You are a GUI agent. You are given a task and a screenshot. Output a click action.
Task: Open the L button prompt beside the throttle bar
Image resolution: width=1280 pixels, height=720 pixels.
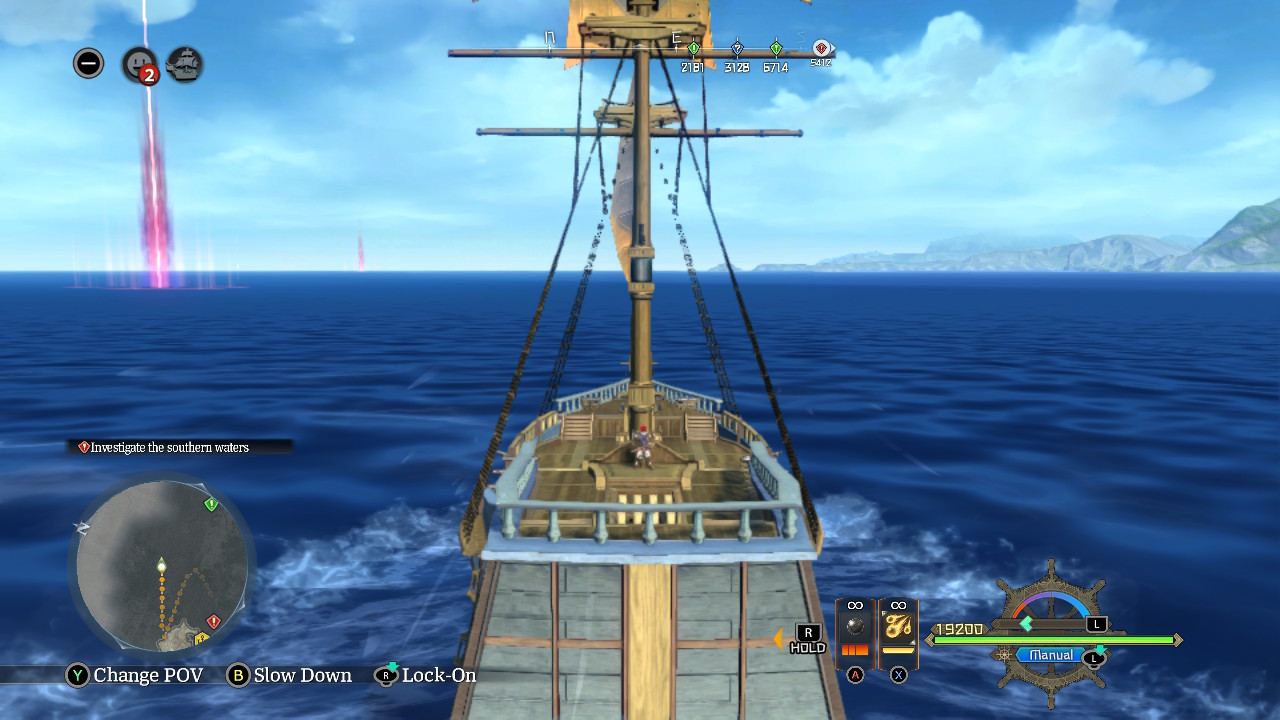coord(1096,624)
